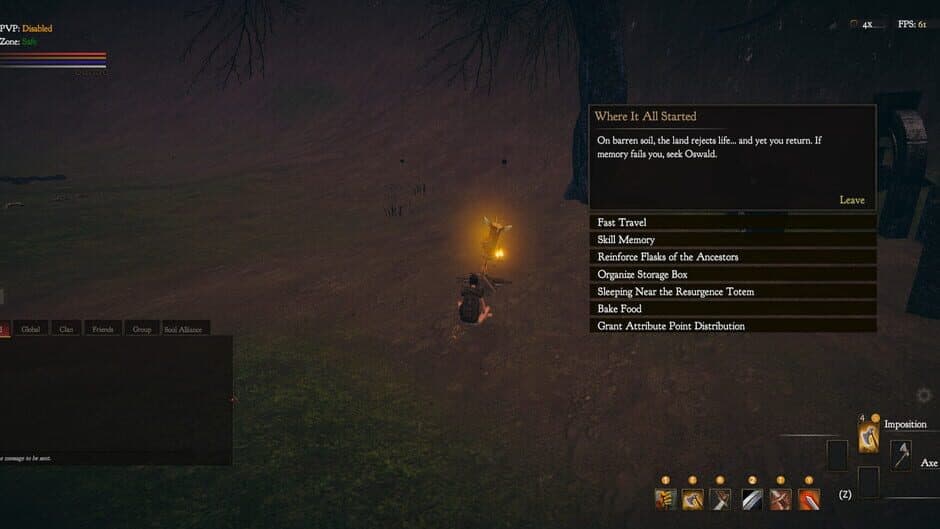Switch to the Group chat tab
Viewport: 940px width, 529px height.
coord(141,328)
